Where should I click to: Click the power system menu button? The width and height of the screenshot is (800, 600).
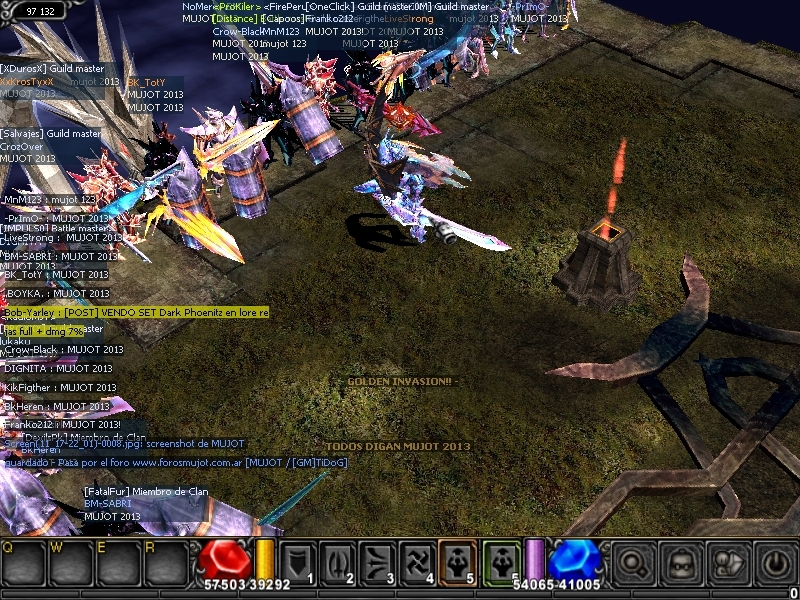[776, 564]
